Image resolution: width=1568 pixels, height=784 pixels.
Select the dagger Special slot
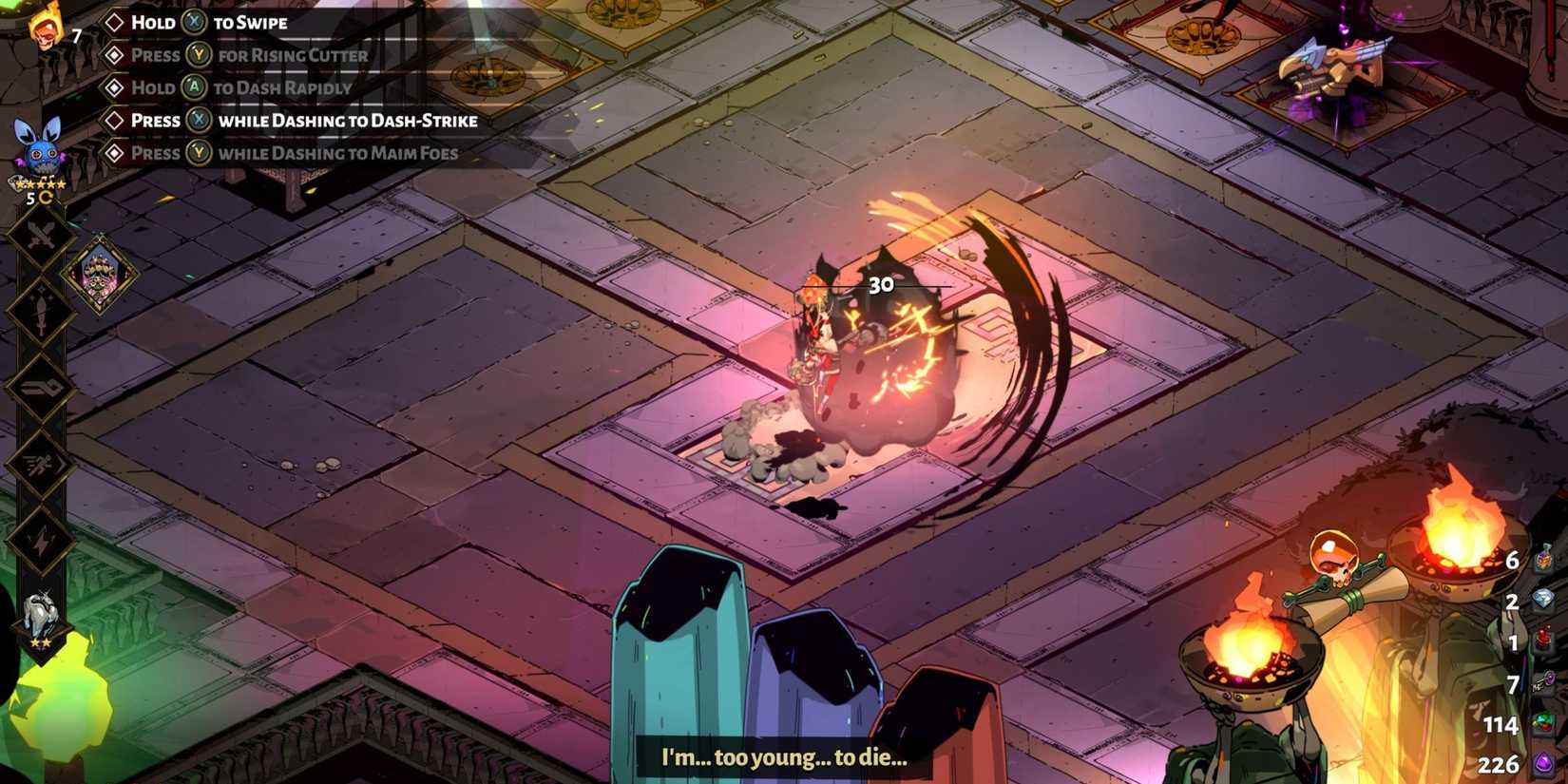tap(41, 313)
